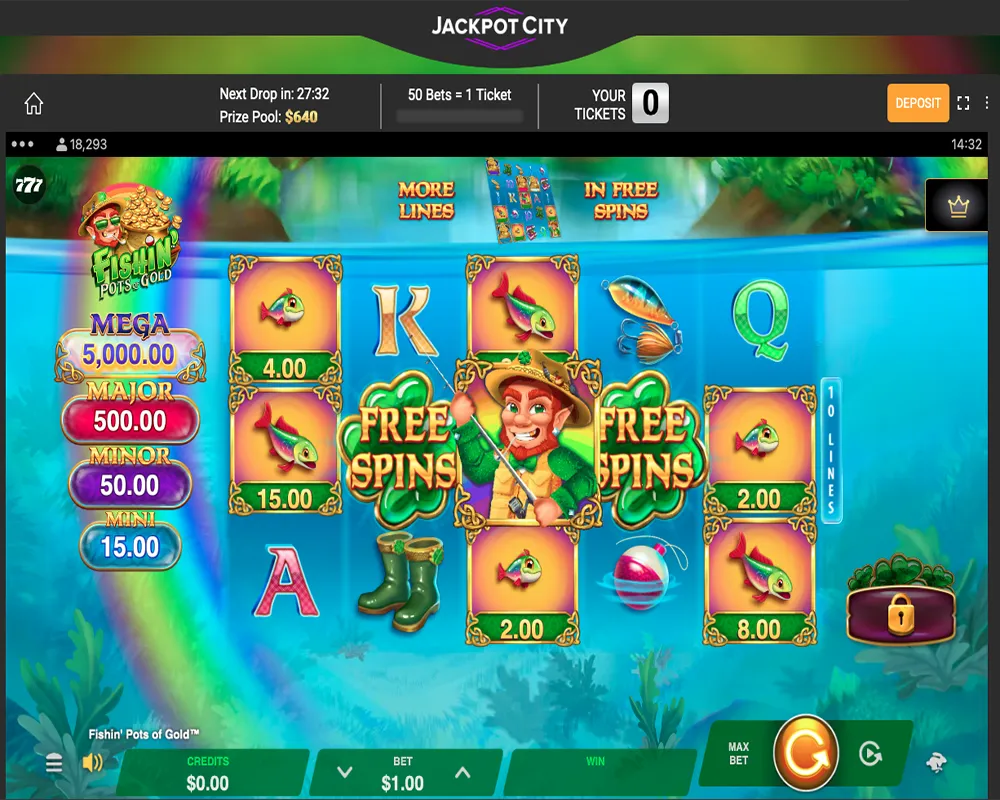Toggle the sound speaker icon
Image resolution: width=1000 pixels, height=800 pixels.
click(93, 764)
